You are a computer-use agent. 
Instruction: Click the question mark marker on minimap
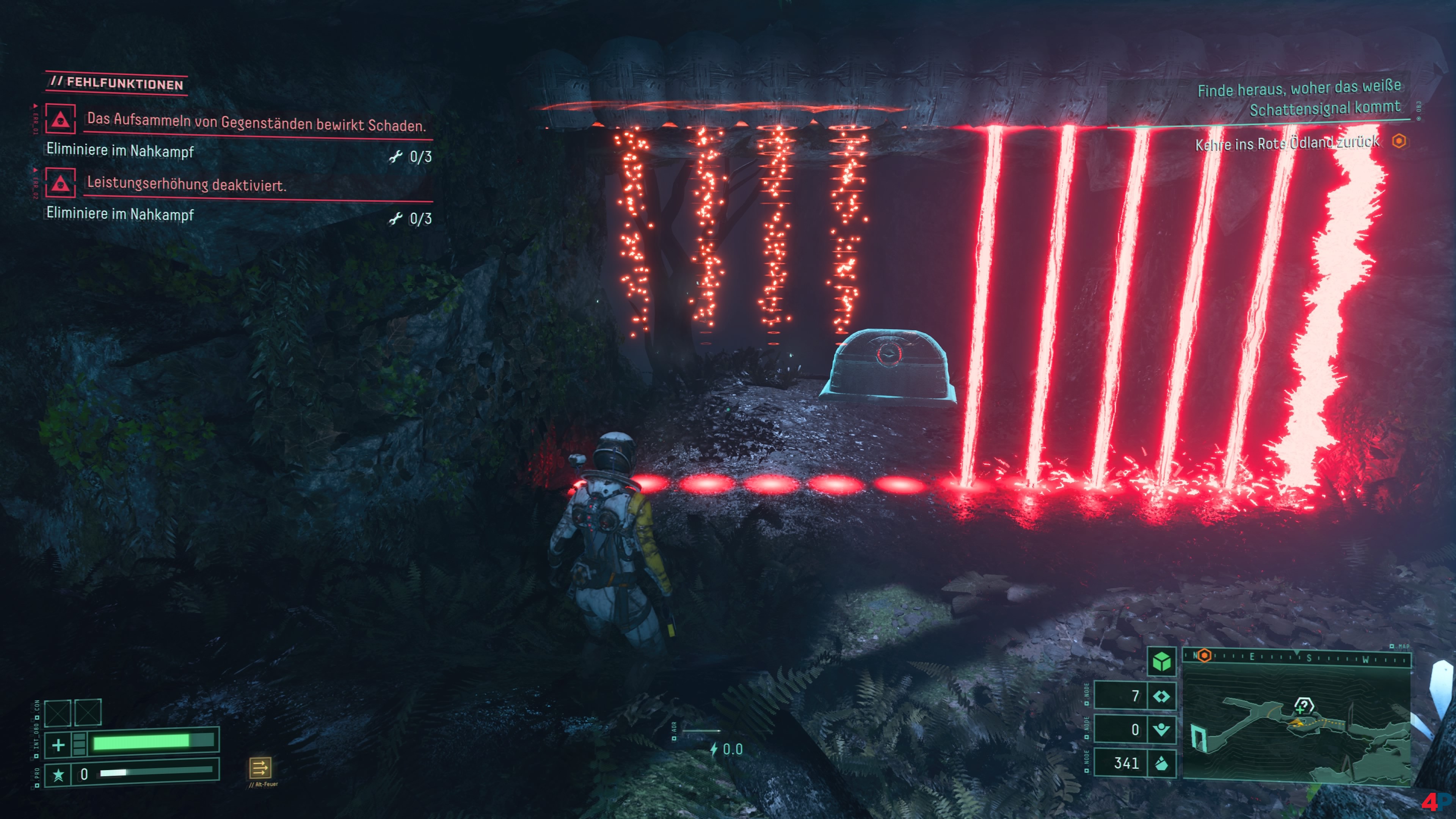pos(1304,705)
